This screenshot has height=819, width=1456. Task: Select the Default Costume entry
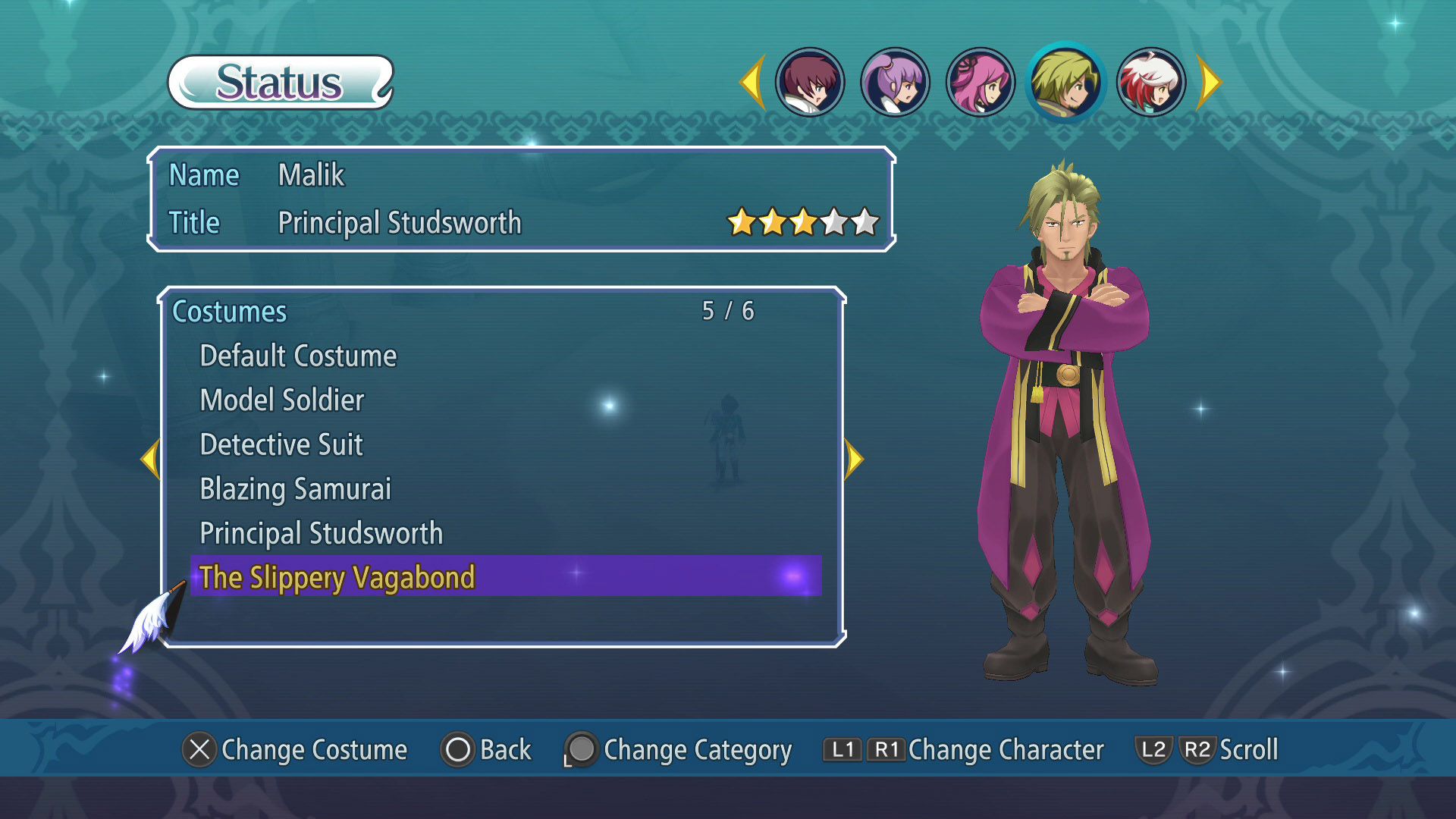298,356
